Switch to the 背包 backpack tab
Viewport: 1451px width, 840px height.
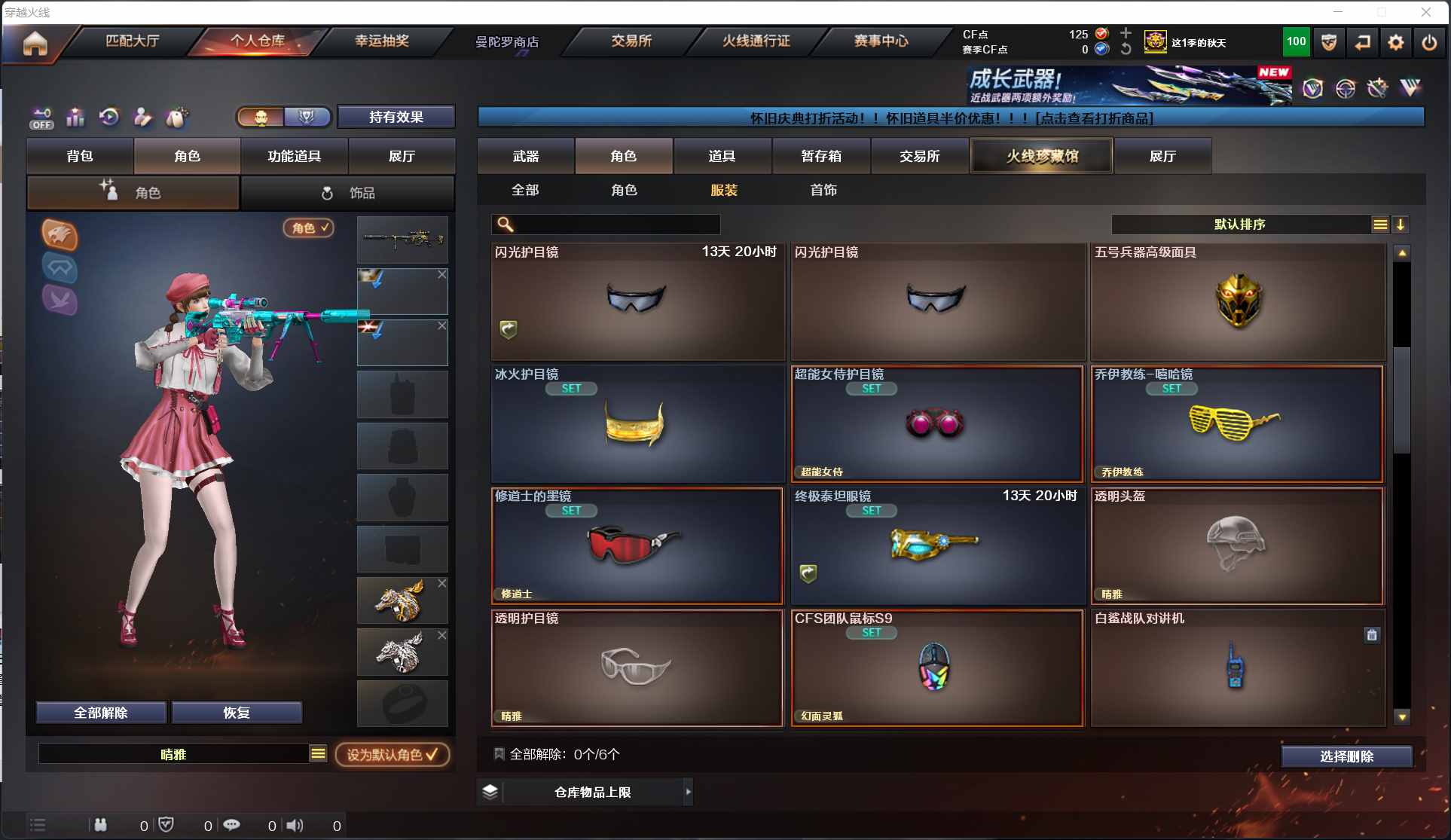coord(80,156)
